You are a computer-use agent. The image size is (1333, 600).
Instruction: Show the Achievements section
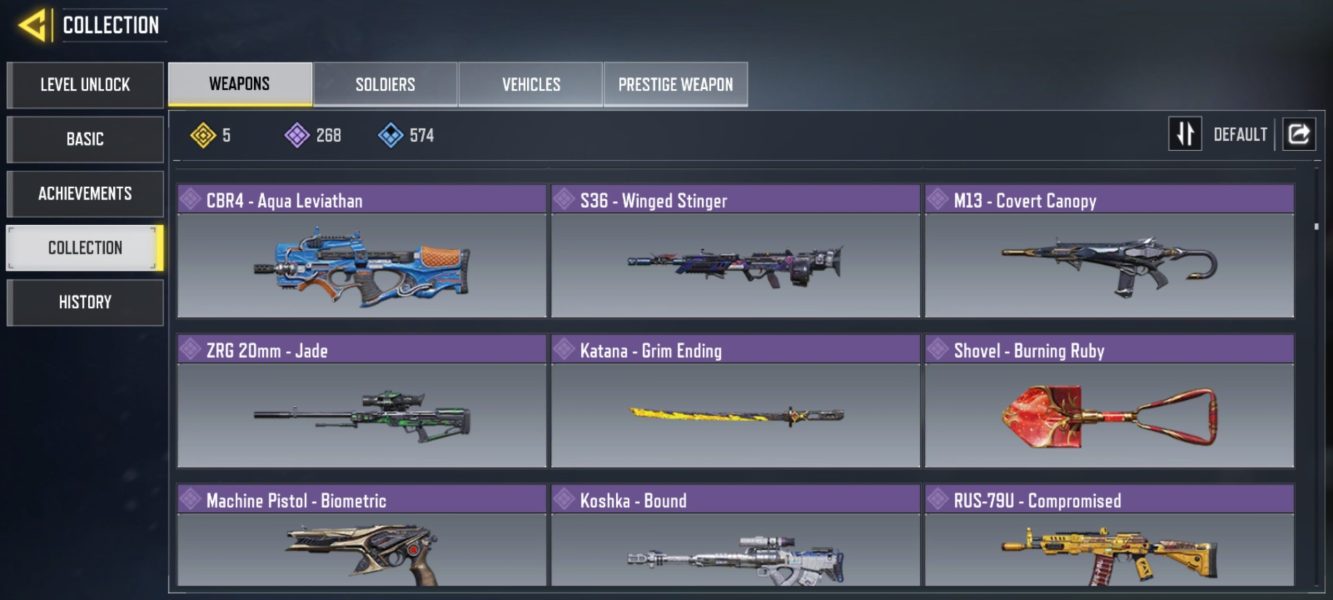pyautogui.click(x=85, y=194)
